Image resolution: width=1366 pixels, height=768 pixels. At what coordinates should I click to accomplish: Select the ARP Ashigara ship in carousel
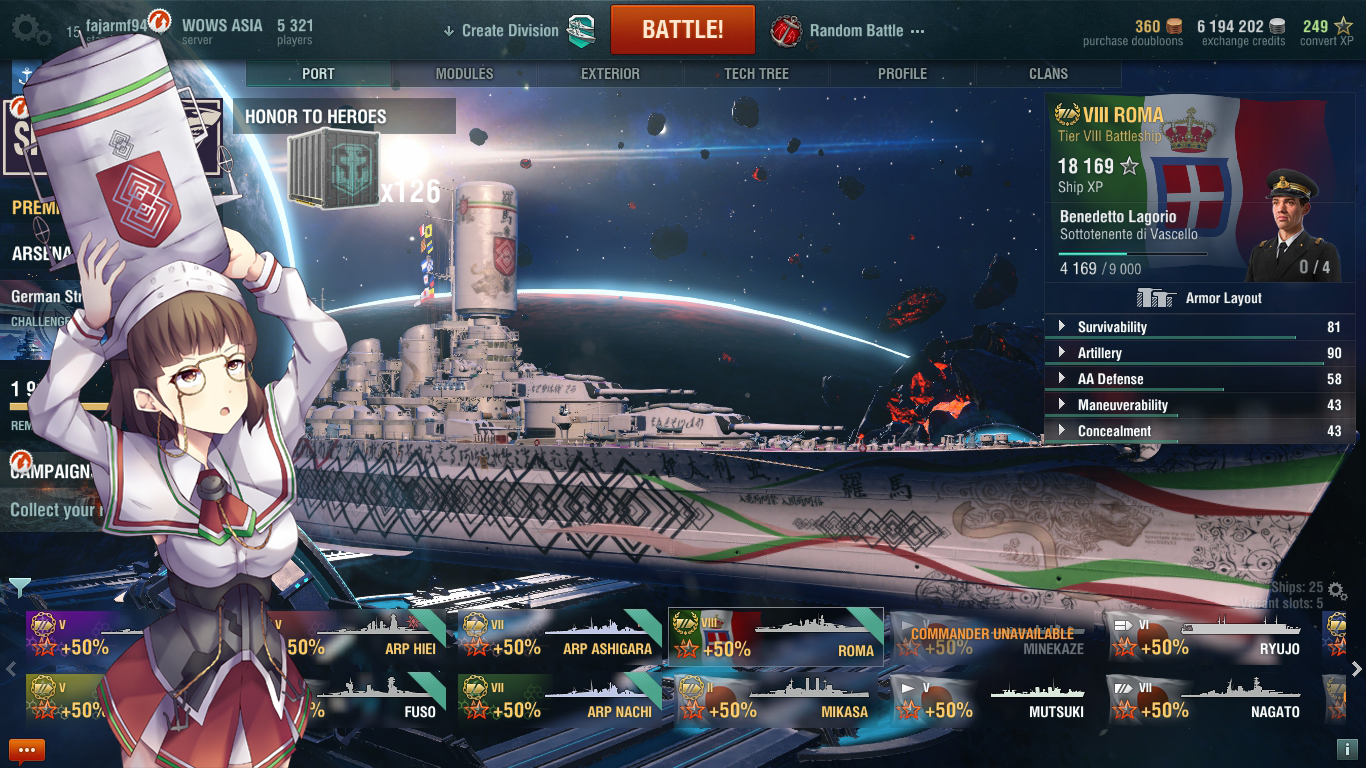557,637
